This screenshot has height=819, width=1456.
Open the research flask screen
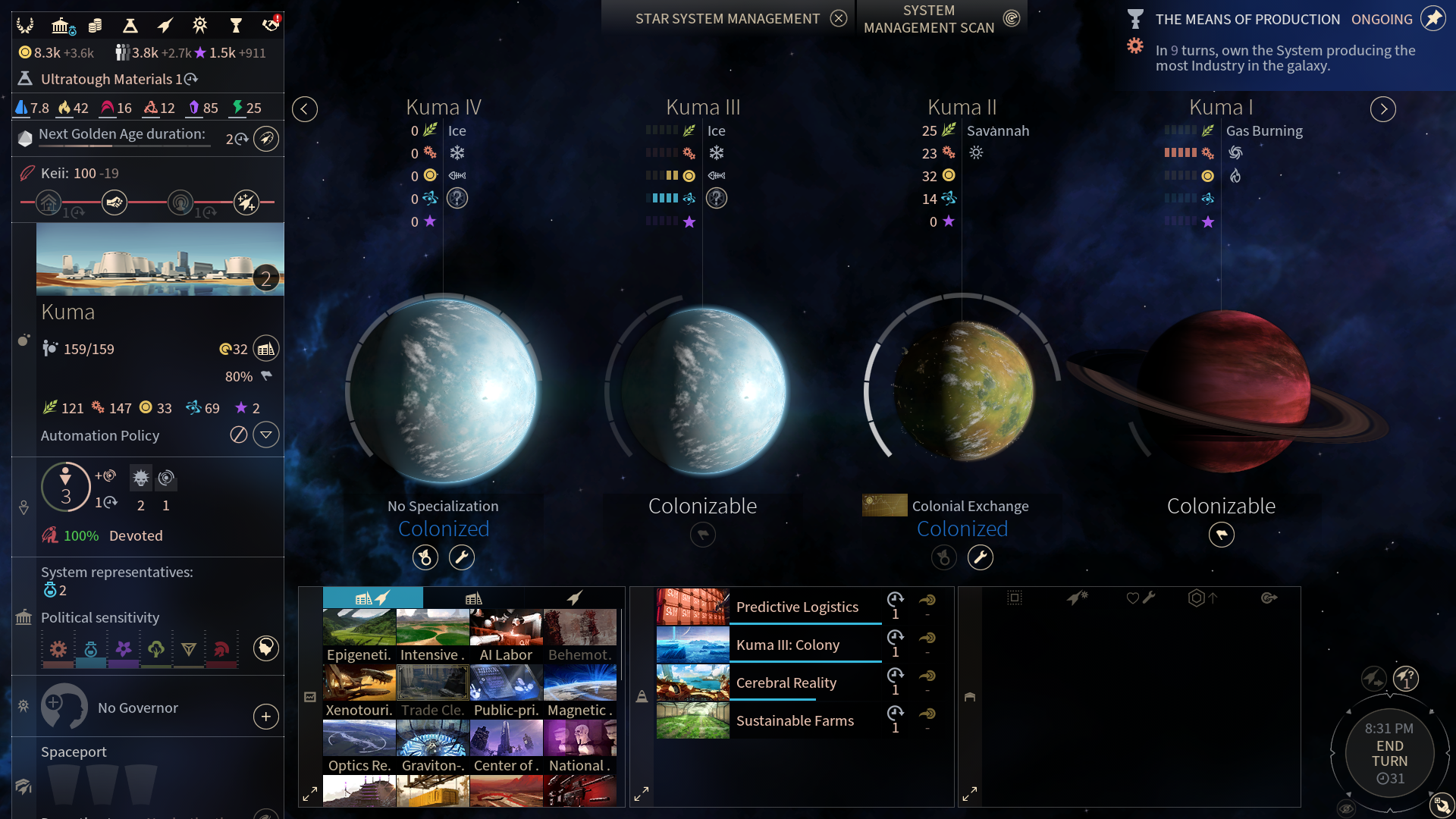pos(130,26)
